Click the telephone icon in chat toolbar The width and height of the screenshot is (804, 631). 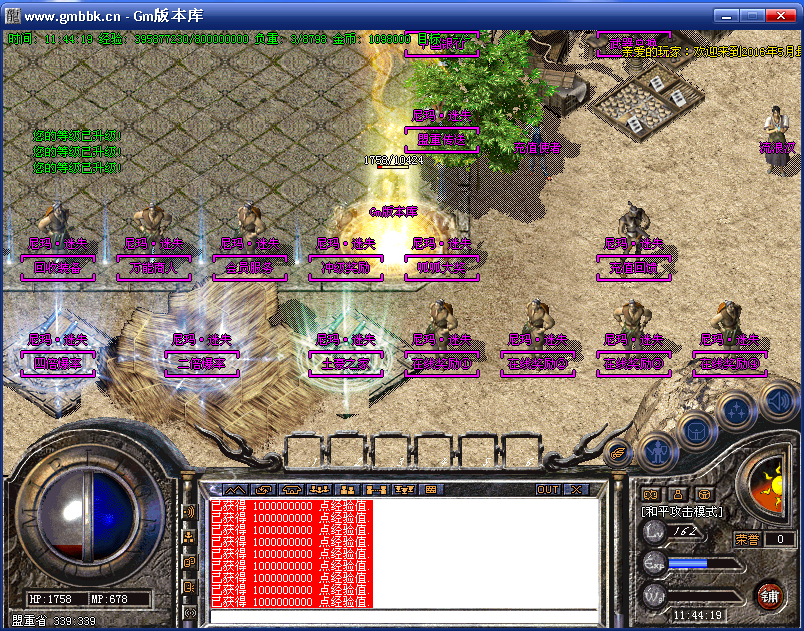pos(291,490)
